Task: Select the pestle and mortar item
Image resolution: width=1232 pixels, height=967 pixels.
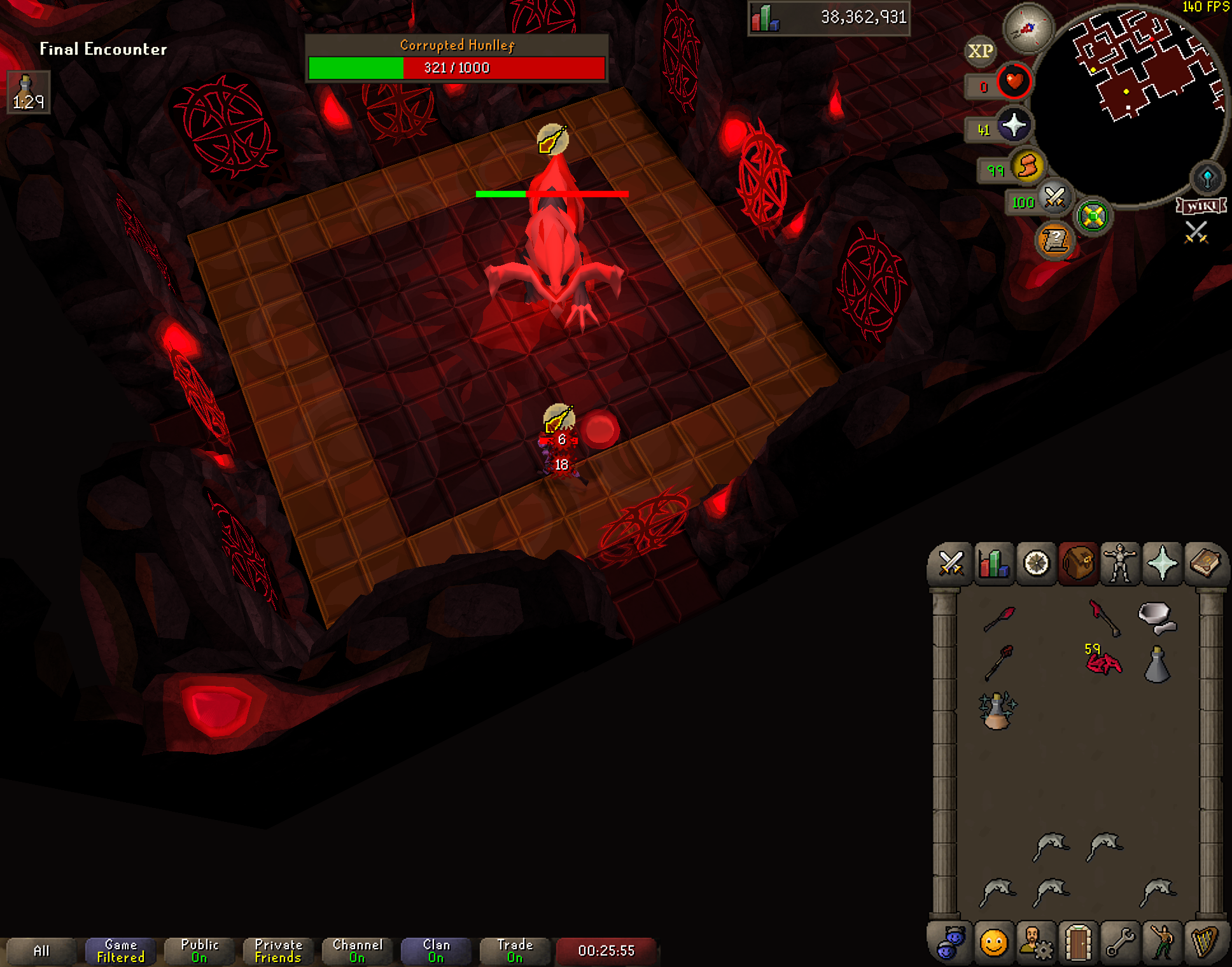Action: click(x=1157, y=617)
